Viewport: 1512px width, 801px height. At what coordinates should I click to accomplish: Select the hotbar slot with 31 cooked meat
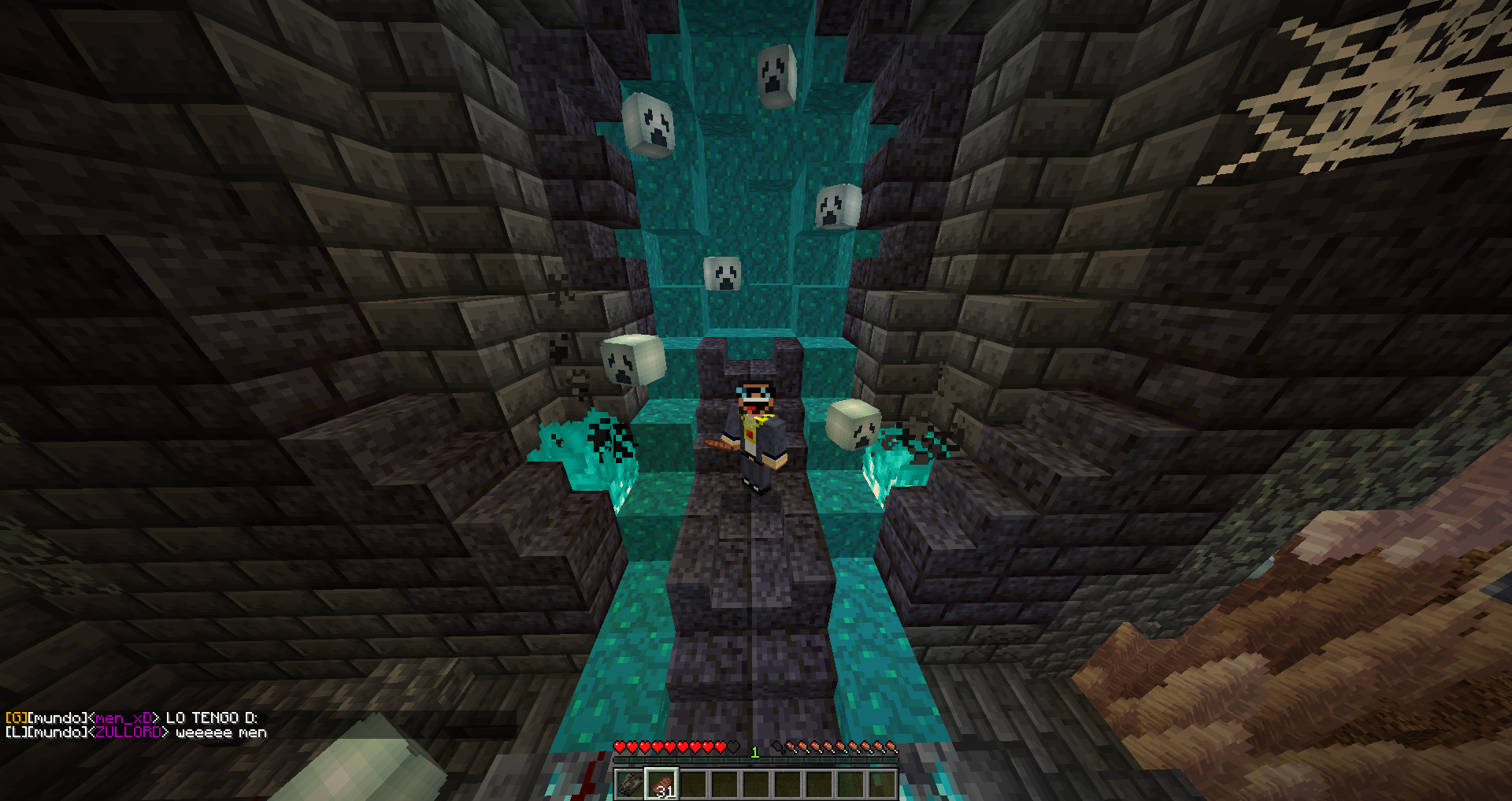tap(661, 784)
